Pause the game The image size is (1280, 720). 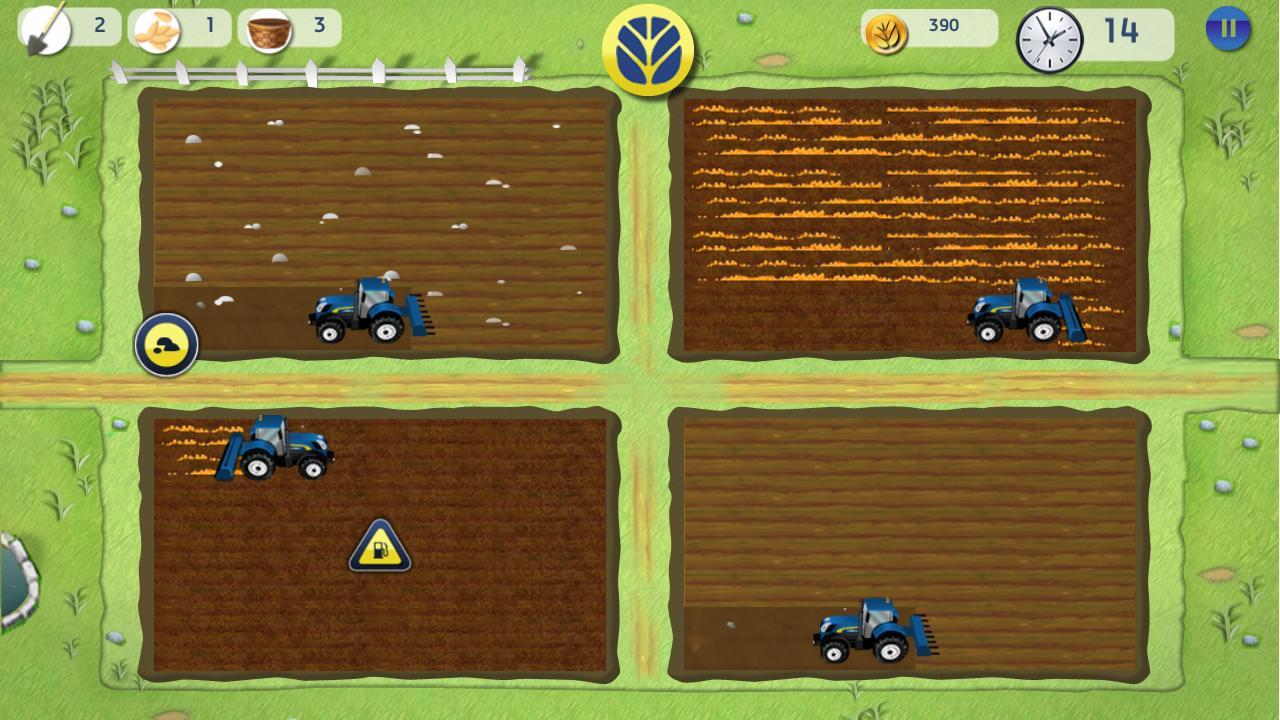point(1227,28)
